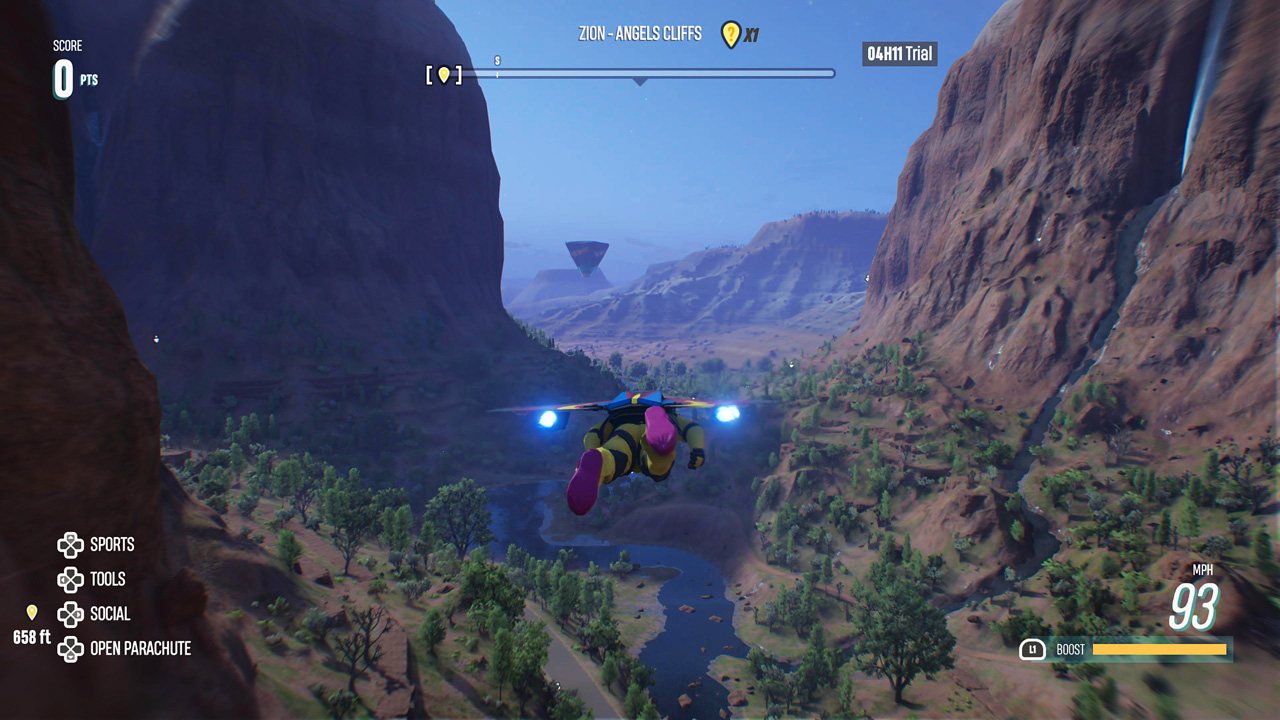The image size is (1280, 720).
Task: Select the Tools D-pad icon
Action: pyautogui.click(x=70, y=580)
